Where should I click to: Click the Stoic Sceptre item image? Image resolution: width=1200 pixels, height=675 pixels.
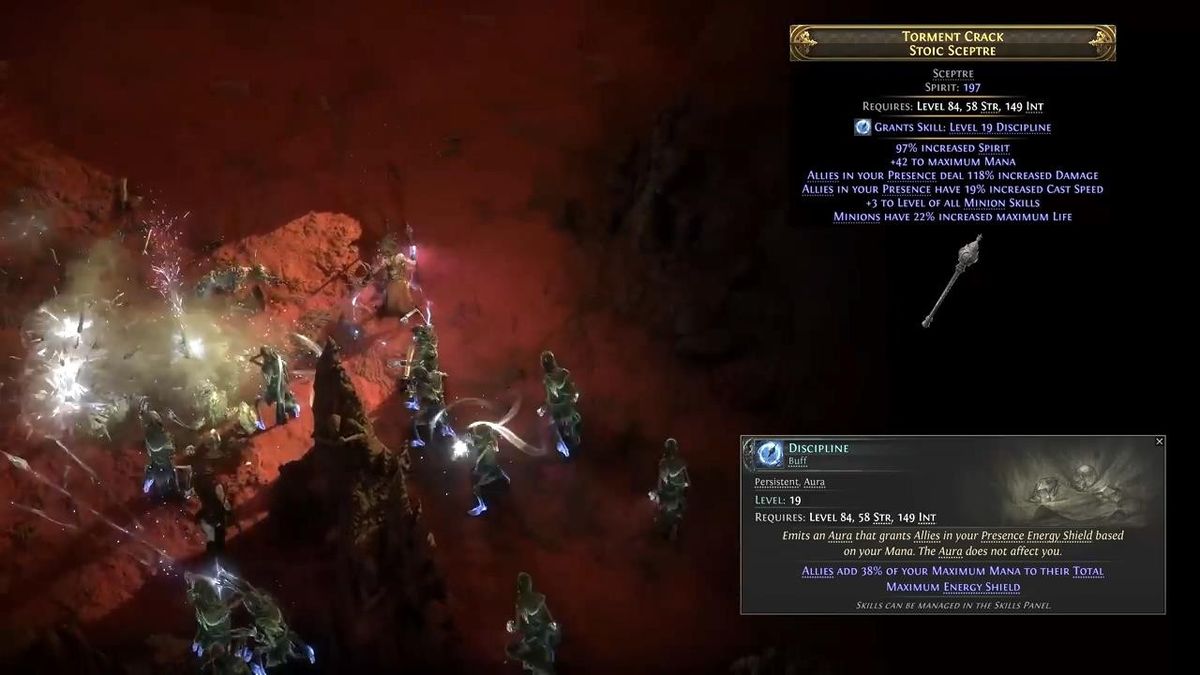point(951,281)
